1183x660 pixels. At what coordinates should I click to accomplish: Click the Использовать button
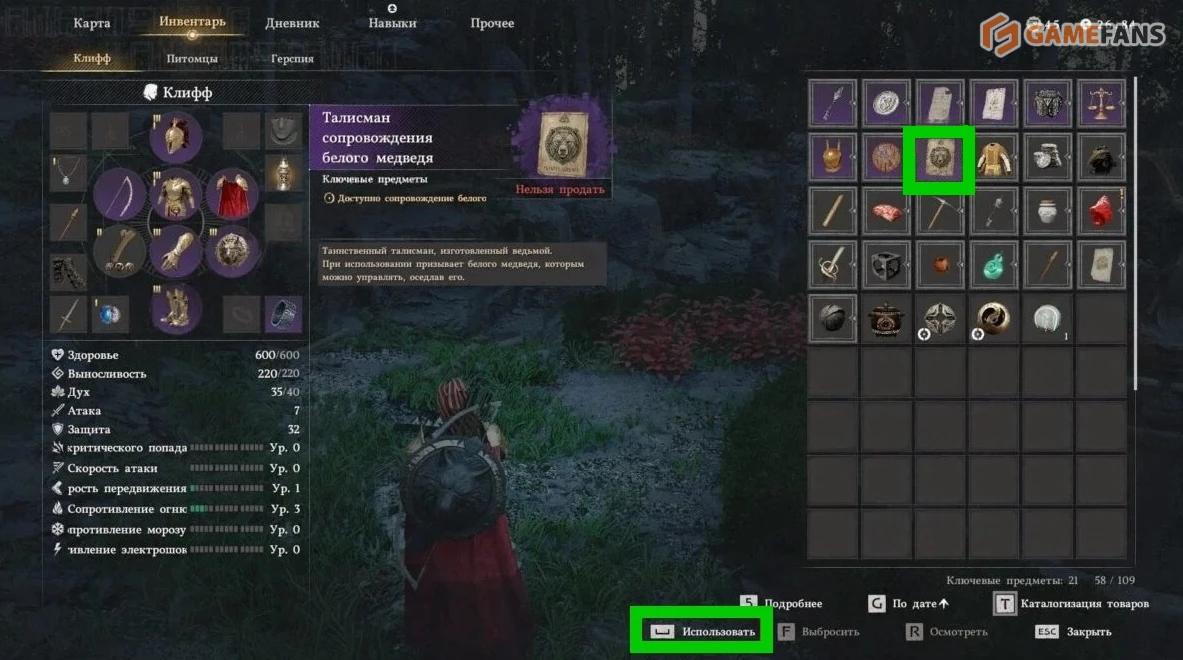702,632
